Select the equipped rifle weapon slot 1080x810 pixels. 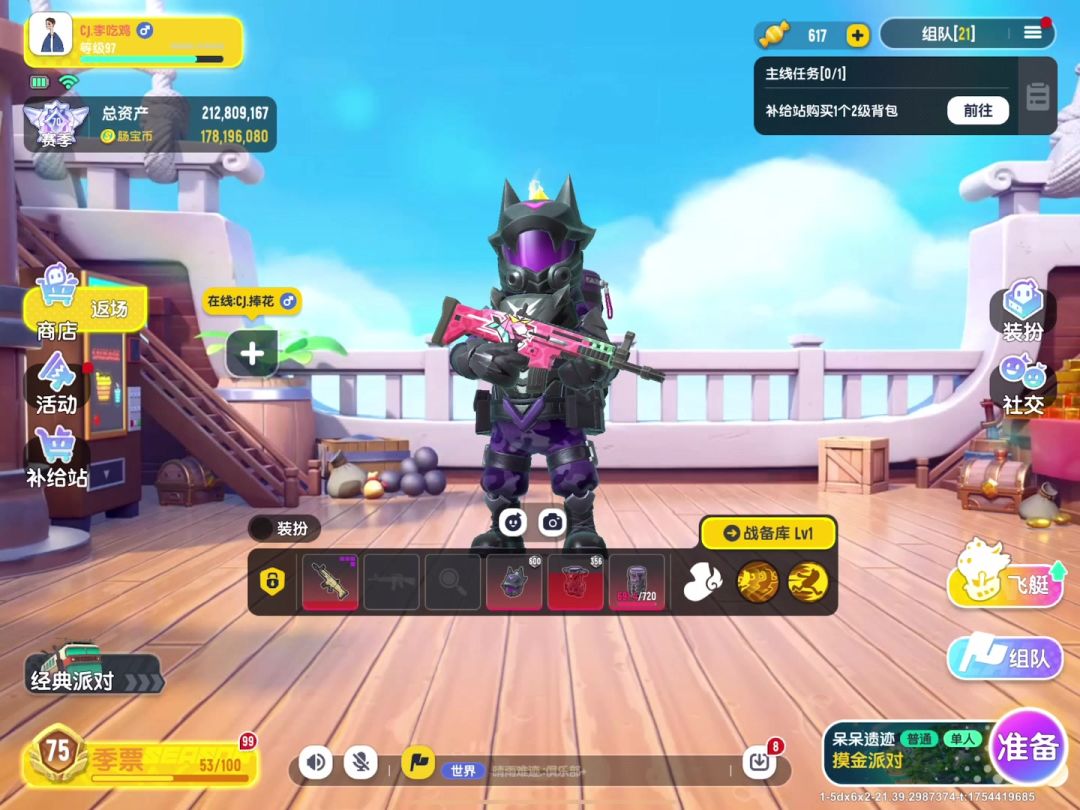coord(330,581)
